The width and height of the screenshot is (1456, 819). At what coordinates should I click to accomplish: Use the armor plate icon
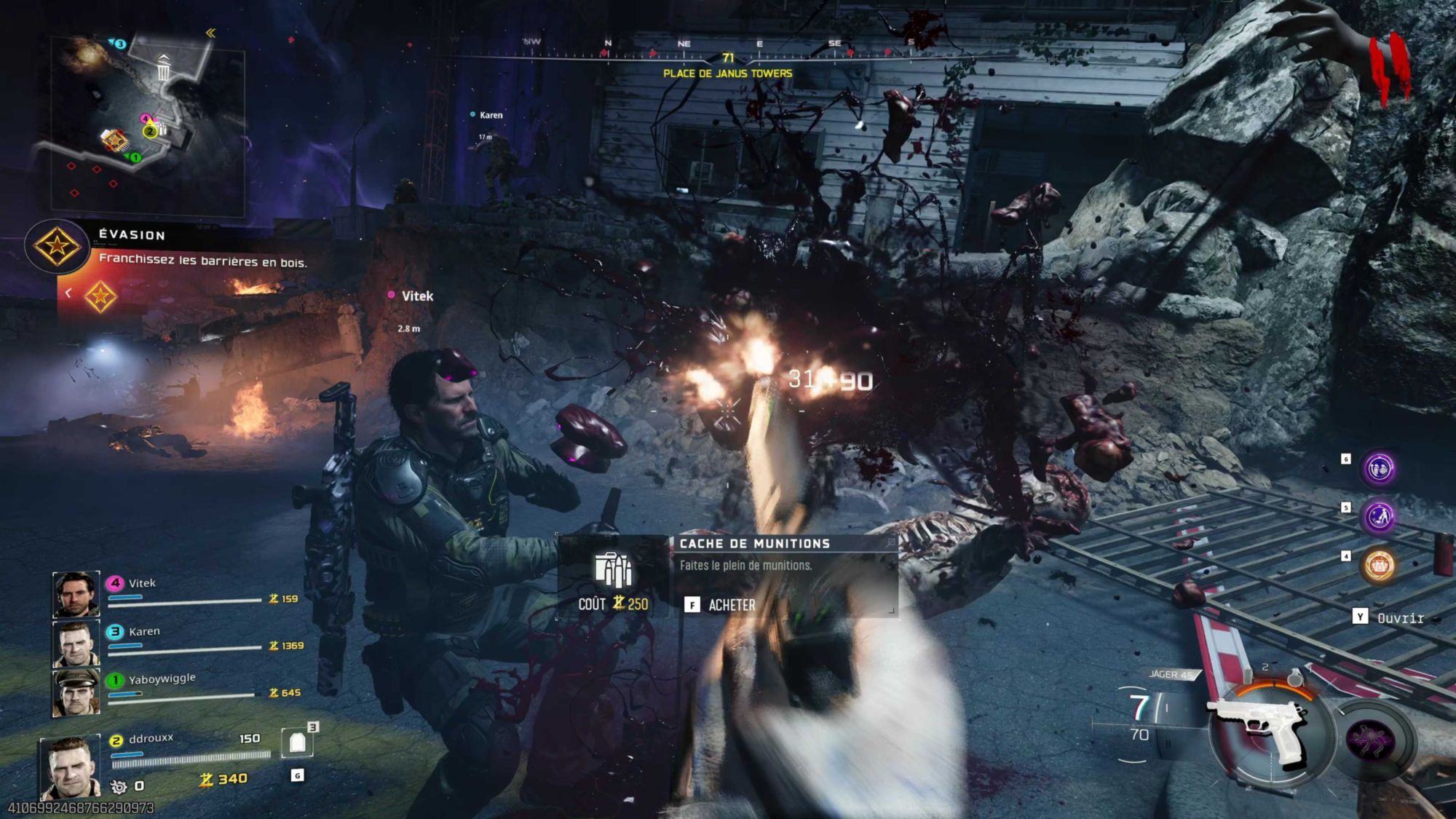pos(297,743)
